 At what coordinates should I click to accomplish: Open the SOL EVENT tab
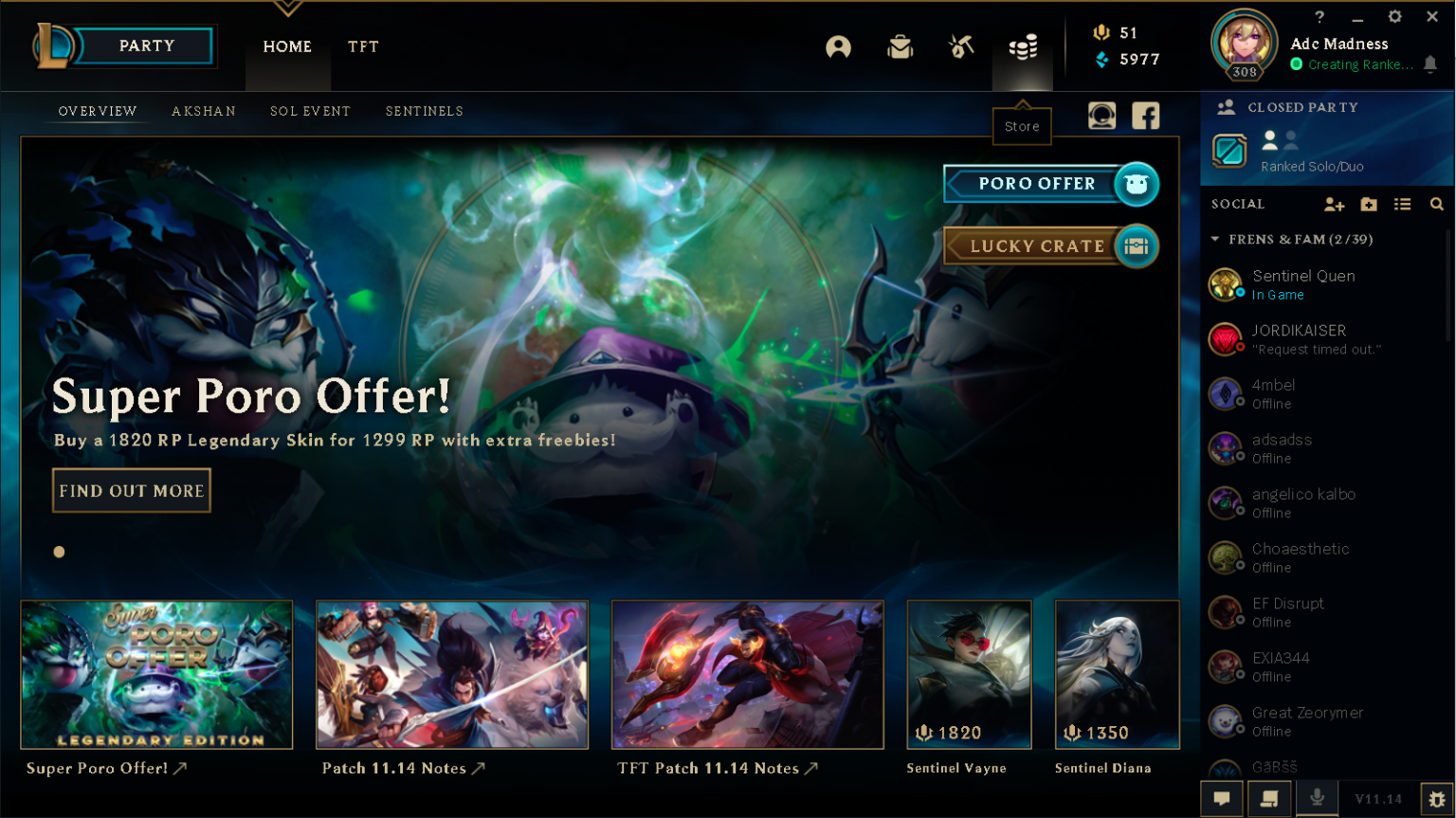(x=310, y=111)
